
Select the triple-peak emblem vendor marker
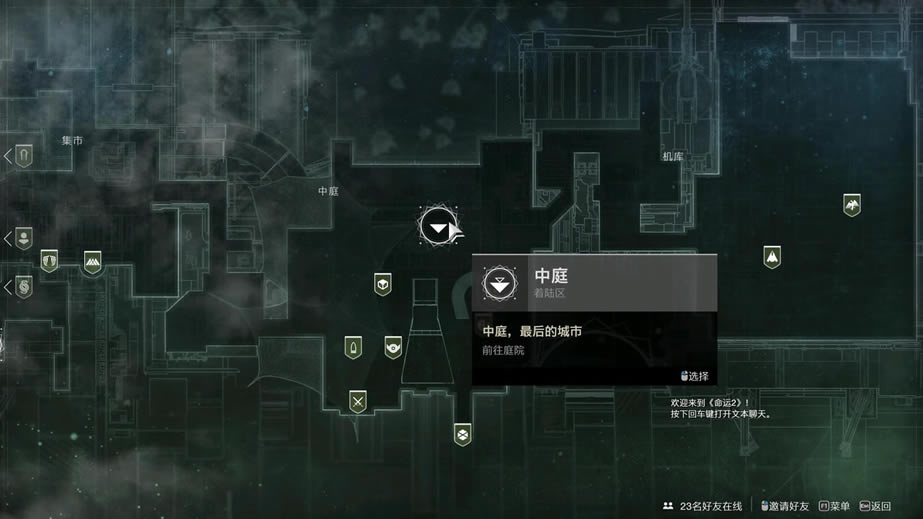(93, 262)
